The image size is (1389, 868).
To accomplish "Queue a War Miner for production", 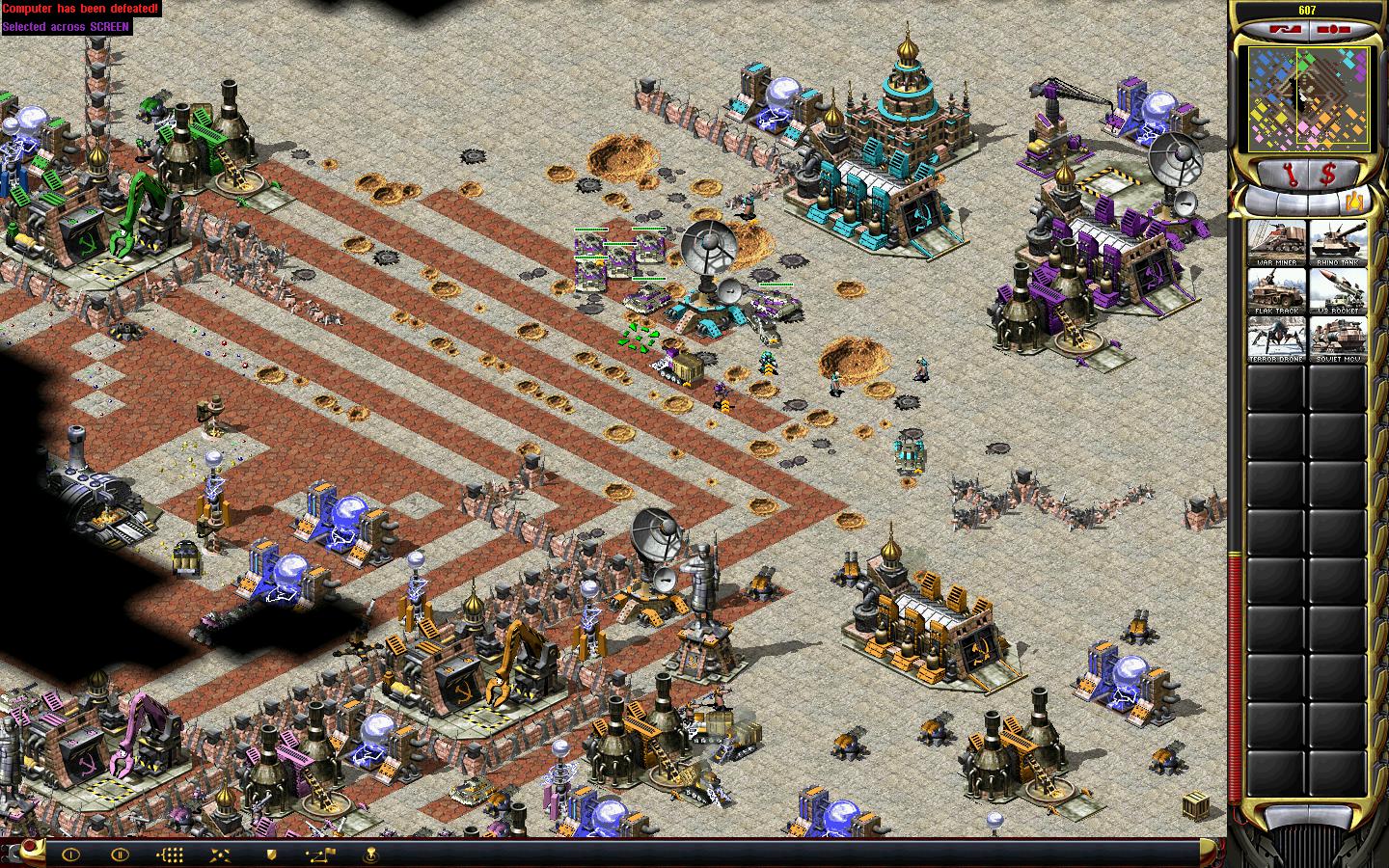I will (1276, 242).
